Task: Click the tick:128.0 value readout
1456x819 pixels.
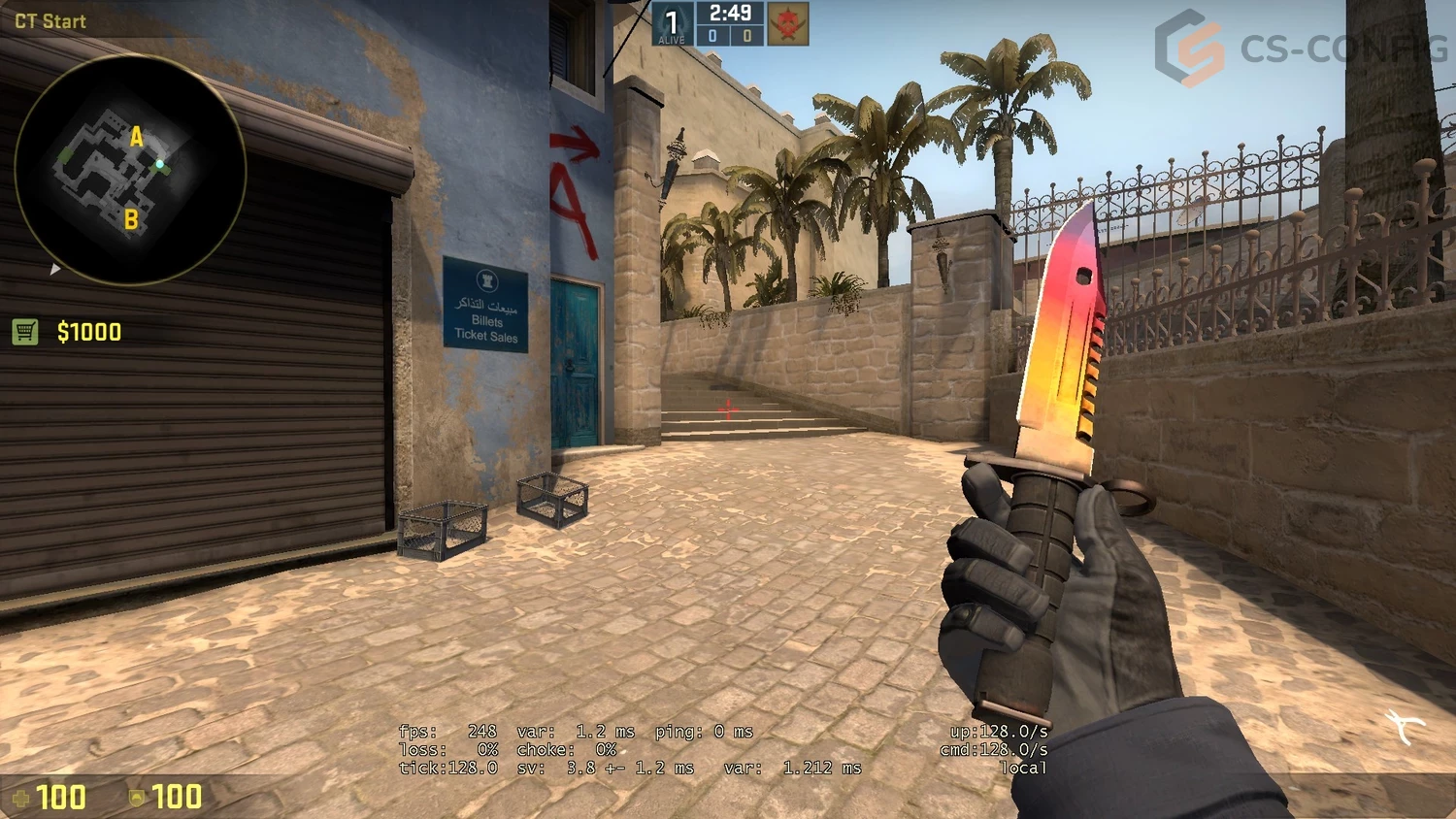Action: point(449,767)
